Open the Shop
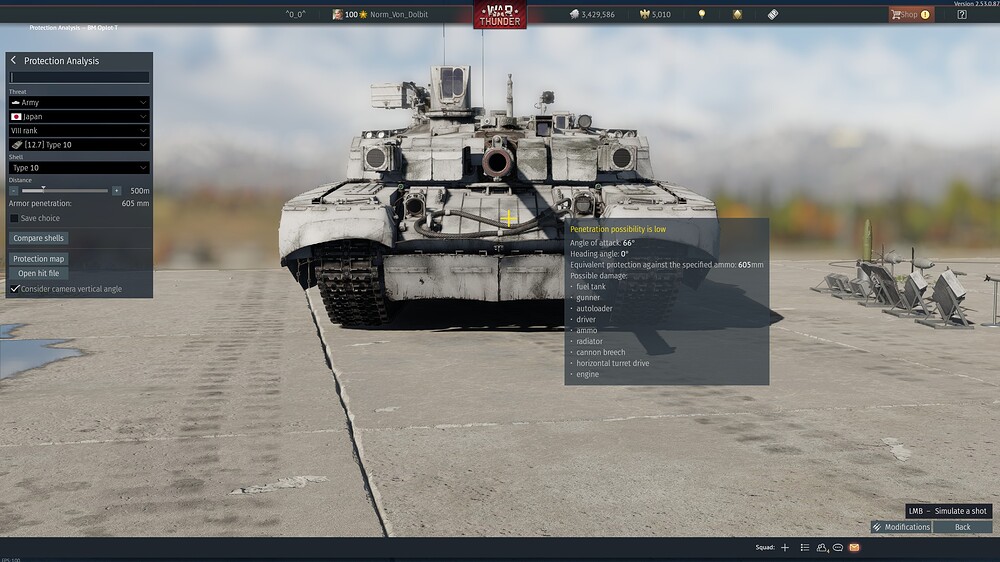1000x562 pixels. click(x=910, y=14)
